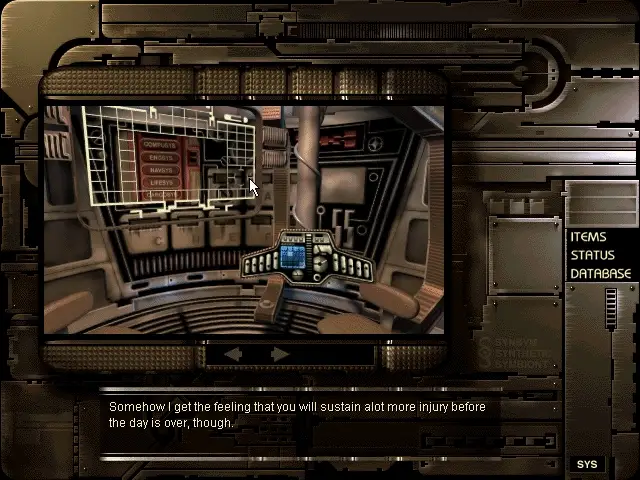640x480 pixels.
Task: Click the SYS button
Action: (587, 464)
